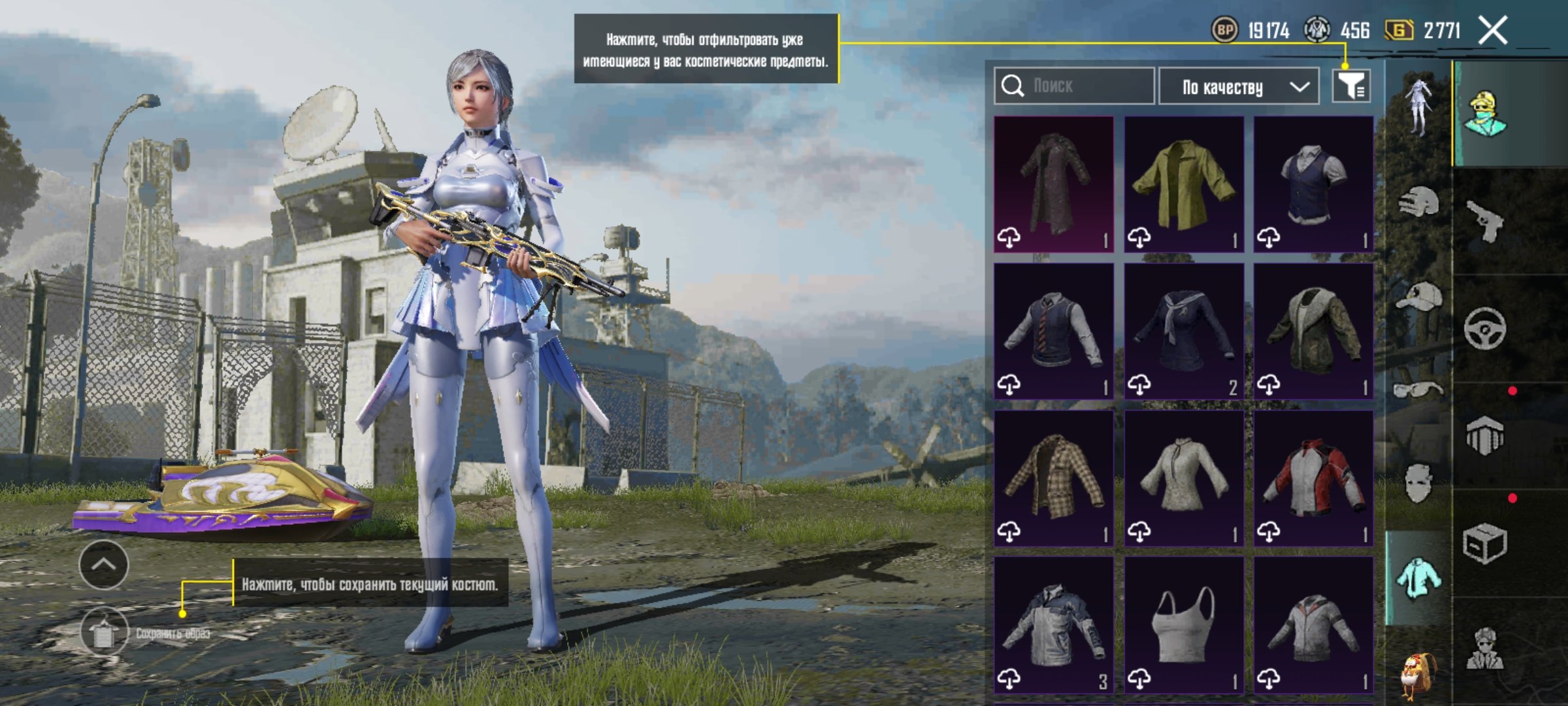Select the red and white jacket
The height and width of the screenshot is (706, 1568).
pos(1313,478)
